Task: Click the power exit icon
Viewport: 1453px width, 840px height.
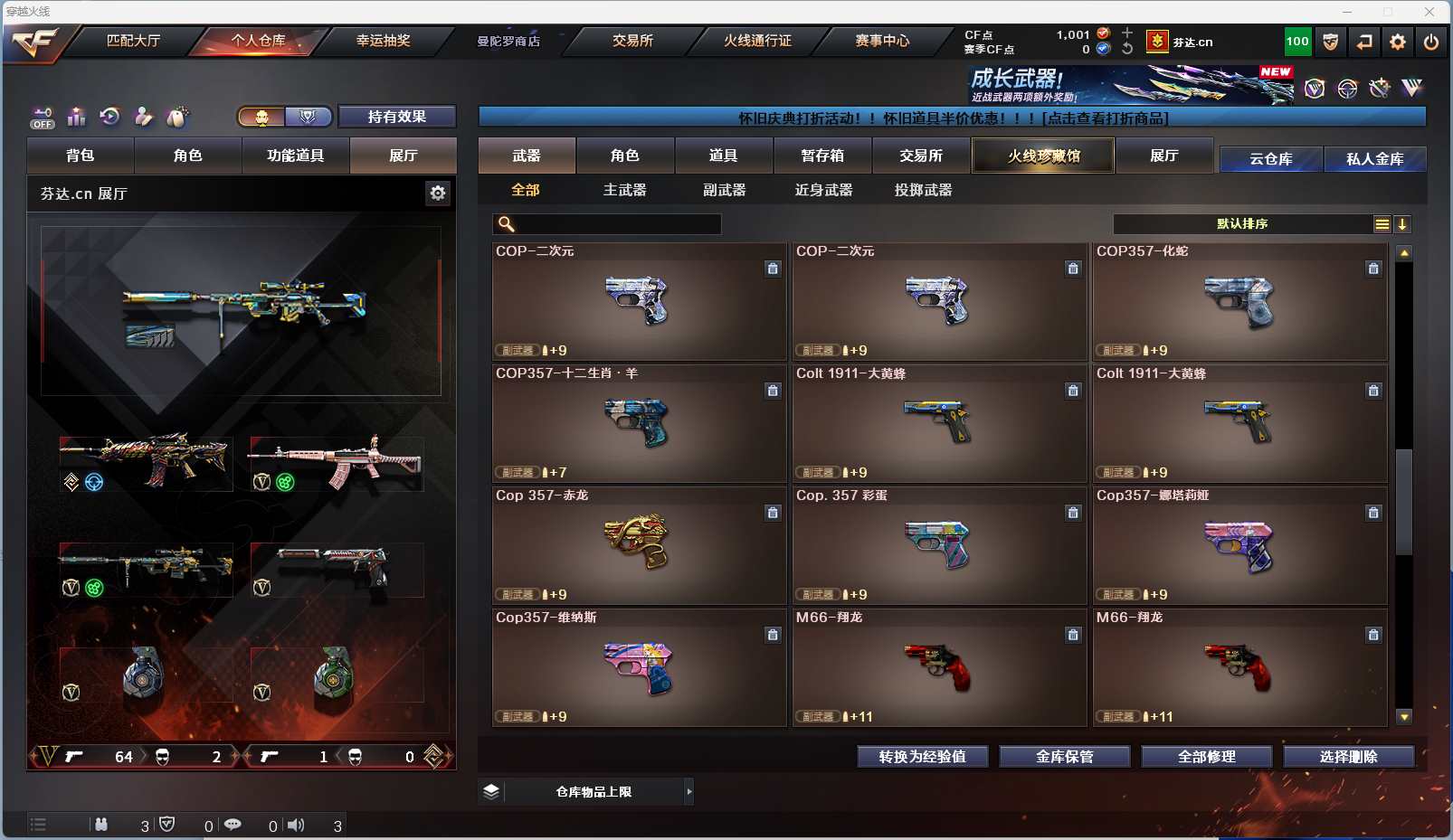Action: coord(1431,42)
